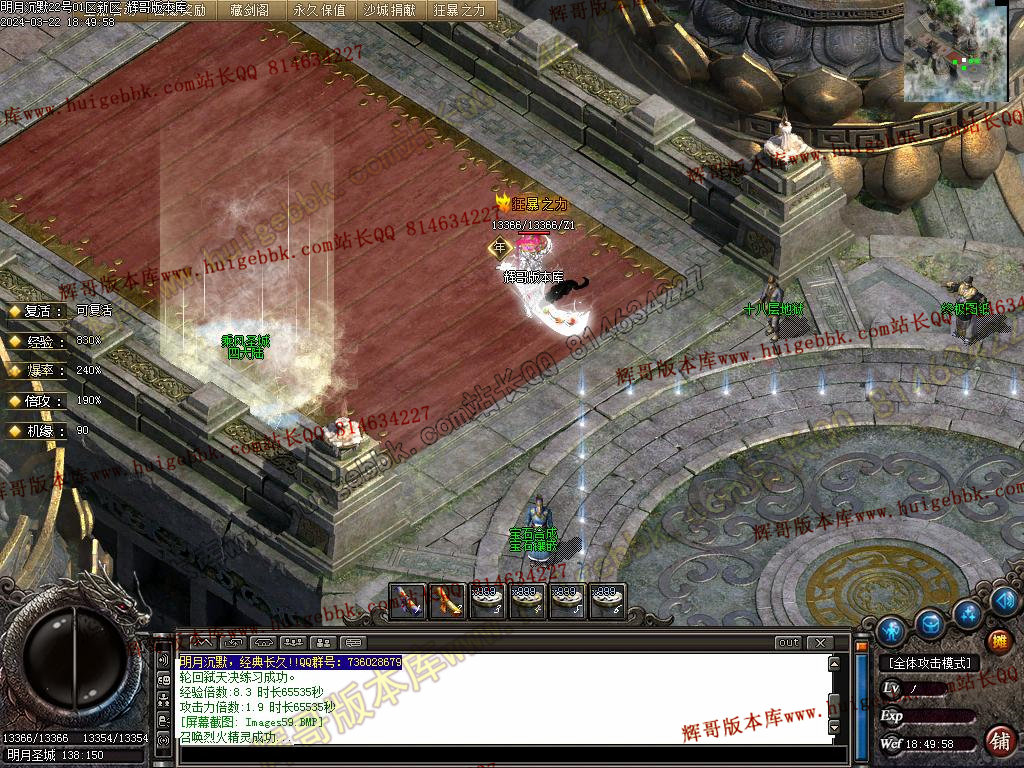1024x768 pixels.
Task: Click the chat text input bar
Action: [x=500, y=752]
